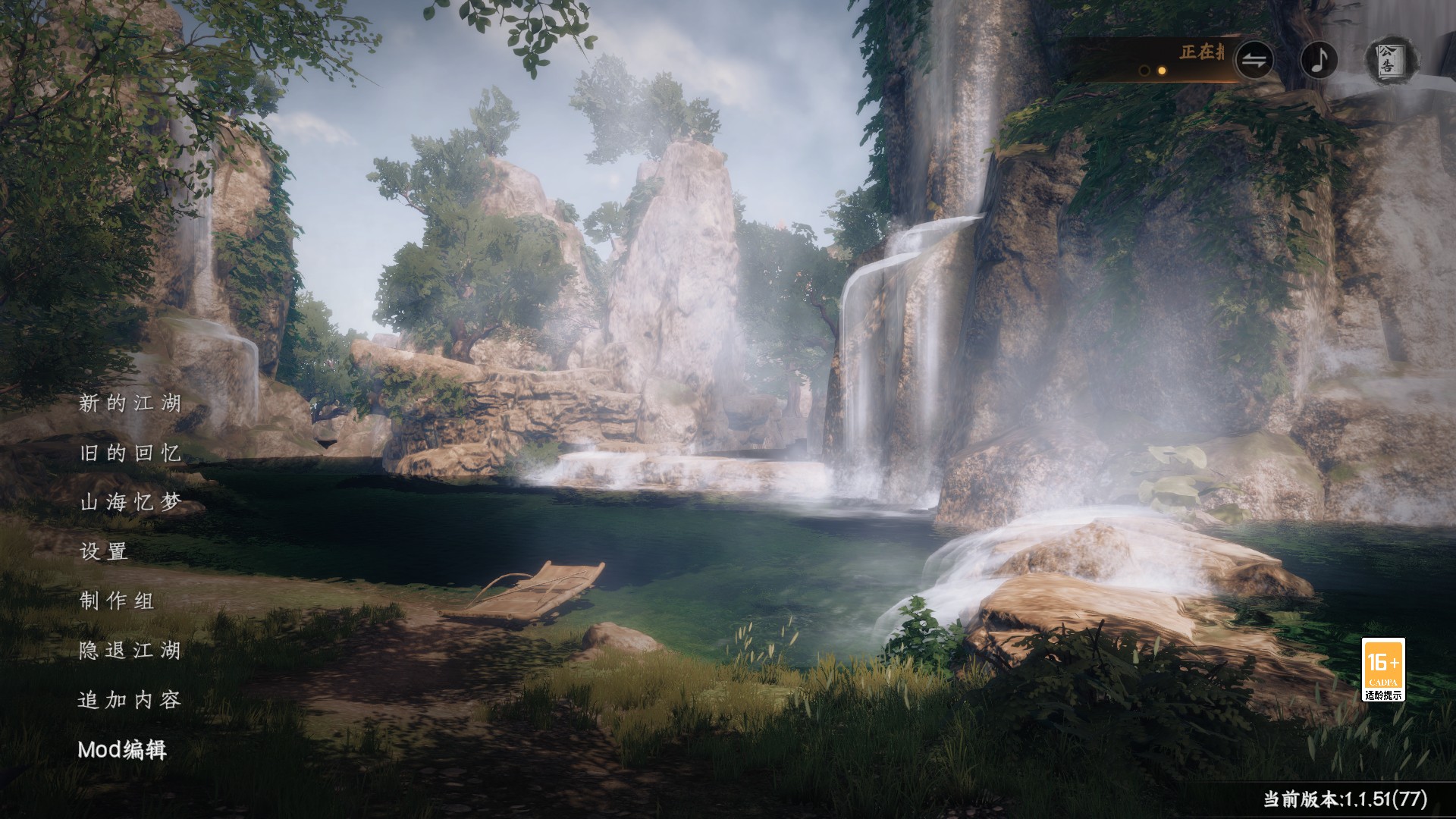View the 制作组 credits
This screenshot has width=1456, height=819.
tap(116, 603)
